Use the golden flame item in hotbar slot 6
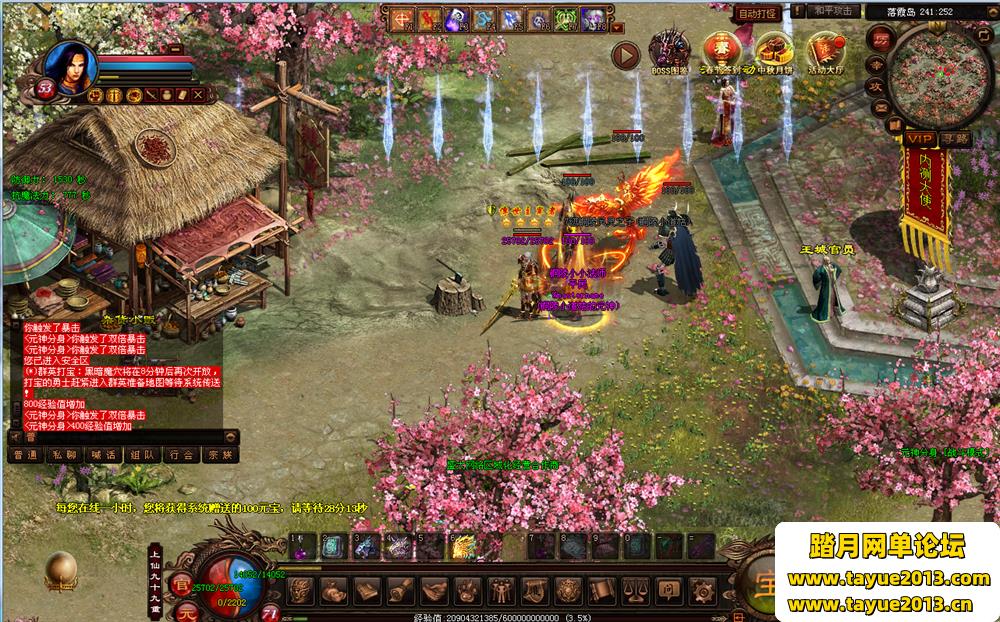This screenshot has width=1000, height=622. tap(462, 547)
